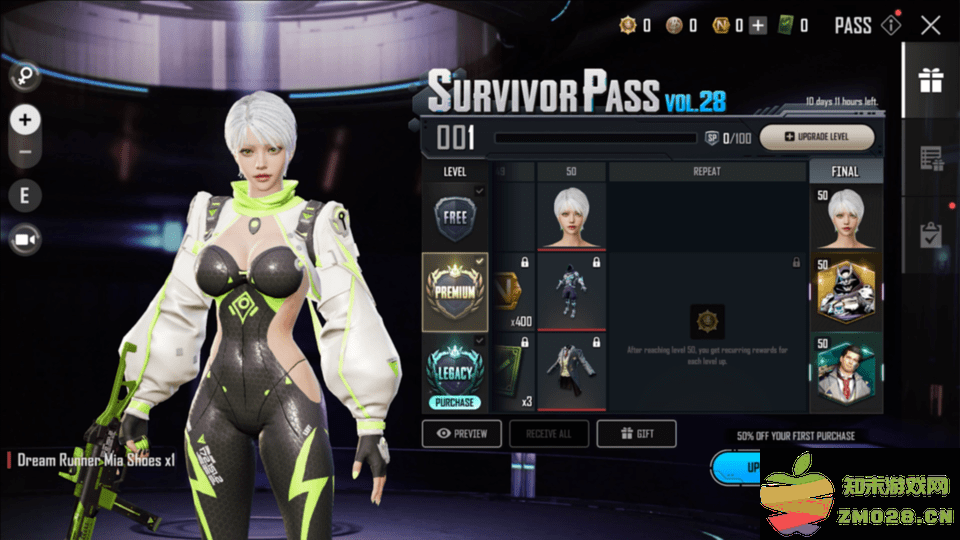Open the reward Preview

(462, 433)
